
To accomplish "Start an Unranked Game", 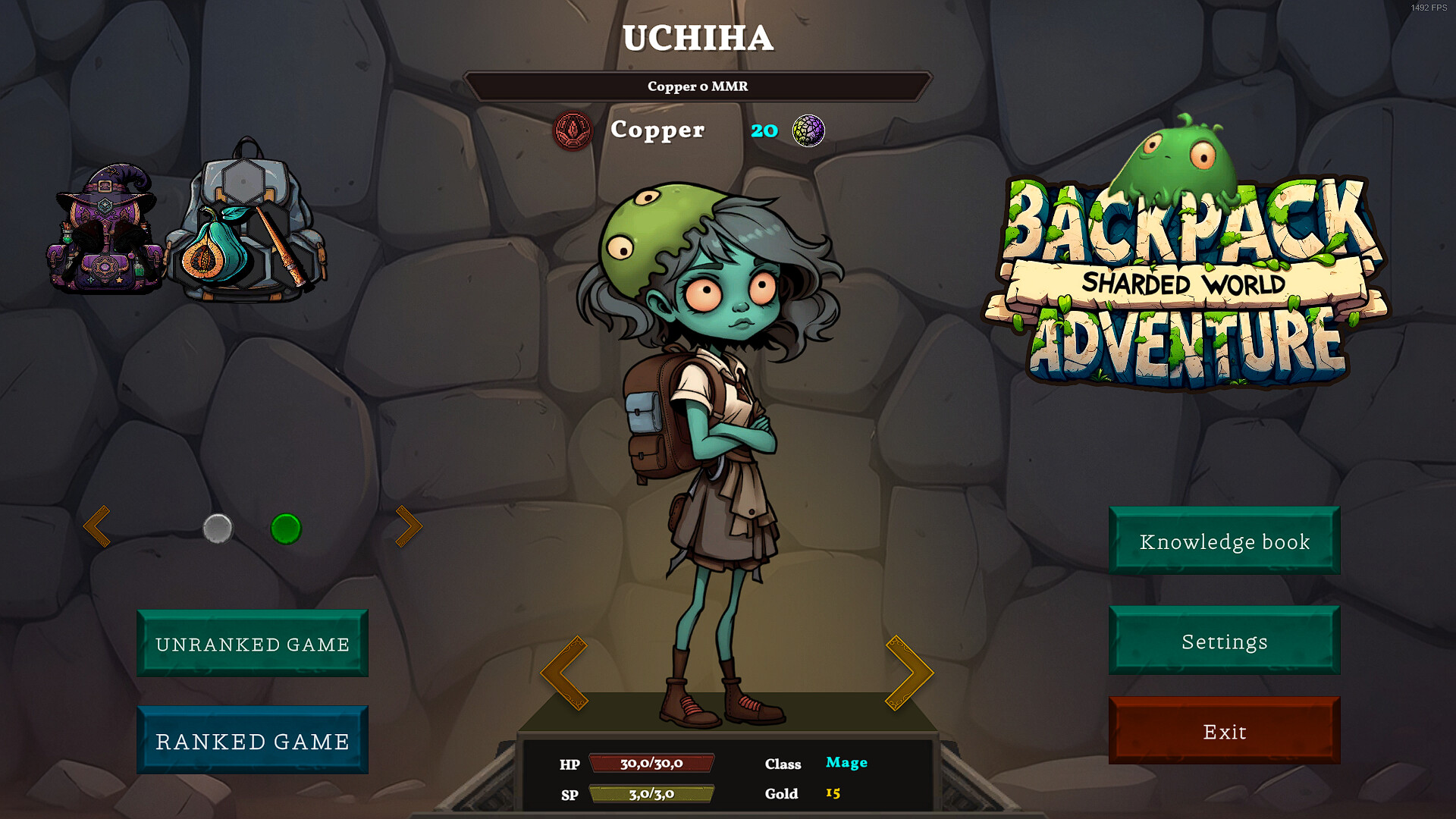I will tap(252, 644).
